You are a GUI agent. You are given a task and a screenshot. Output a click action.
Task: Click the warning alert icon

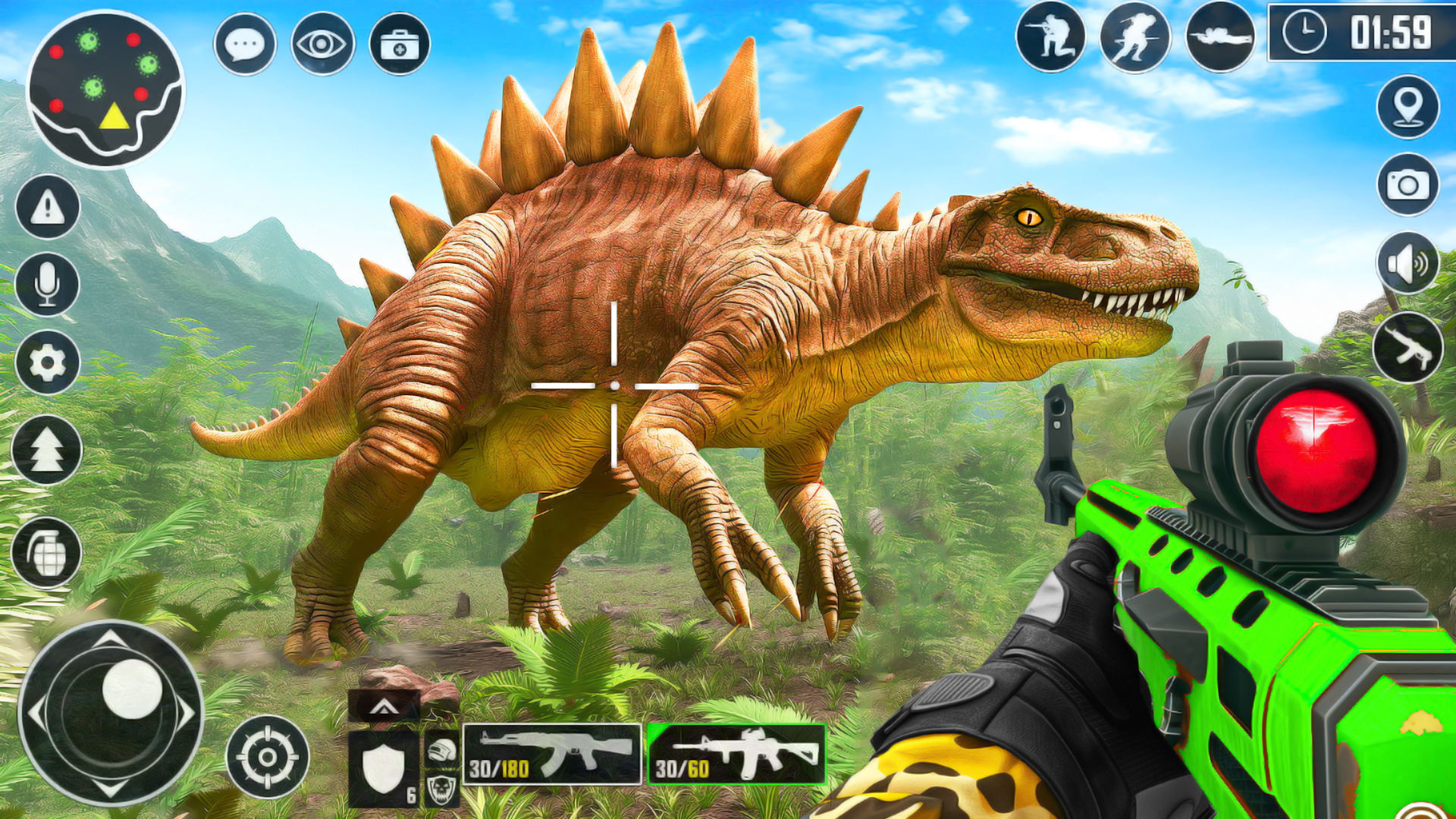(x=45, y=212)
